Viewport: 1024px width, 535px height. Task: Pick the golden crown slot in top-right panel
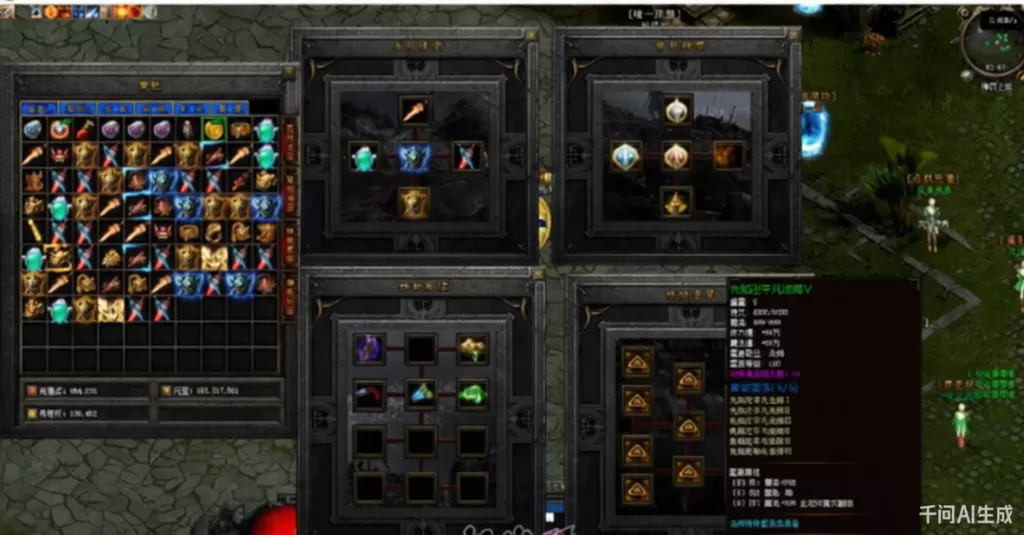[678, 201]
